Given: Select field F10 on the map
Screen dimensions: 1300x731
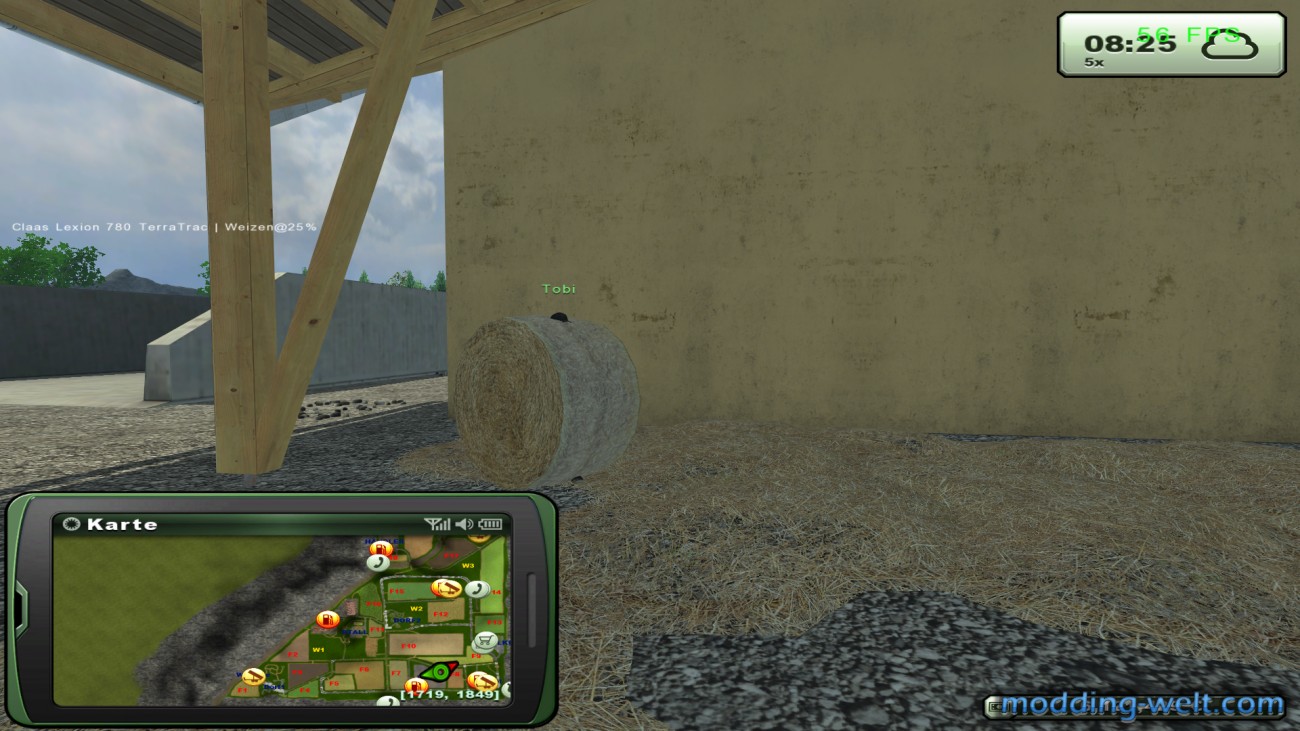Looking at the screenshot, I should pos(408,646).
